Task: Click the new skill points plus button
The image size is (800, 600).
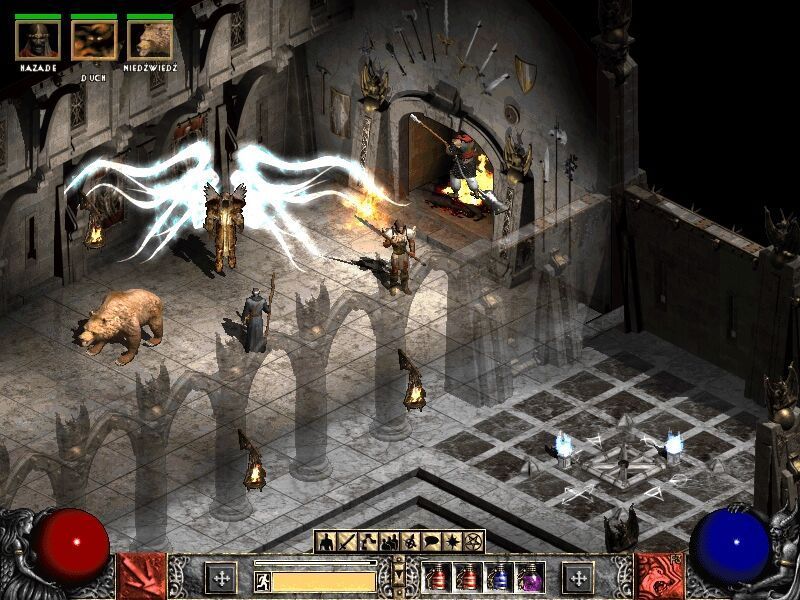Action: pos(578,578)
